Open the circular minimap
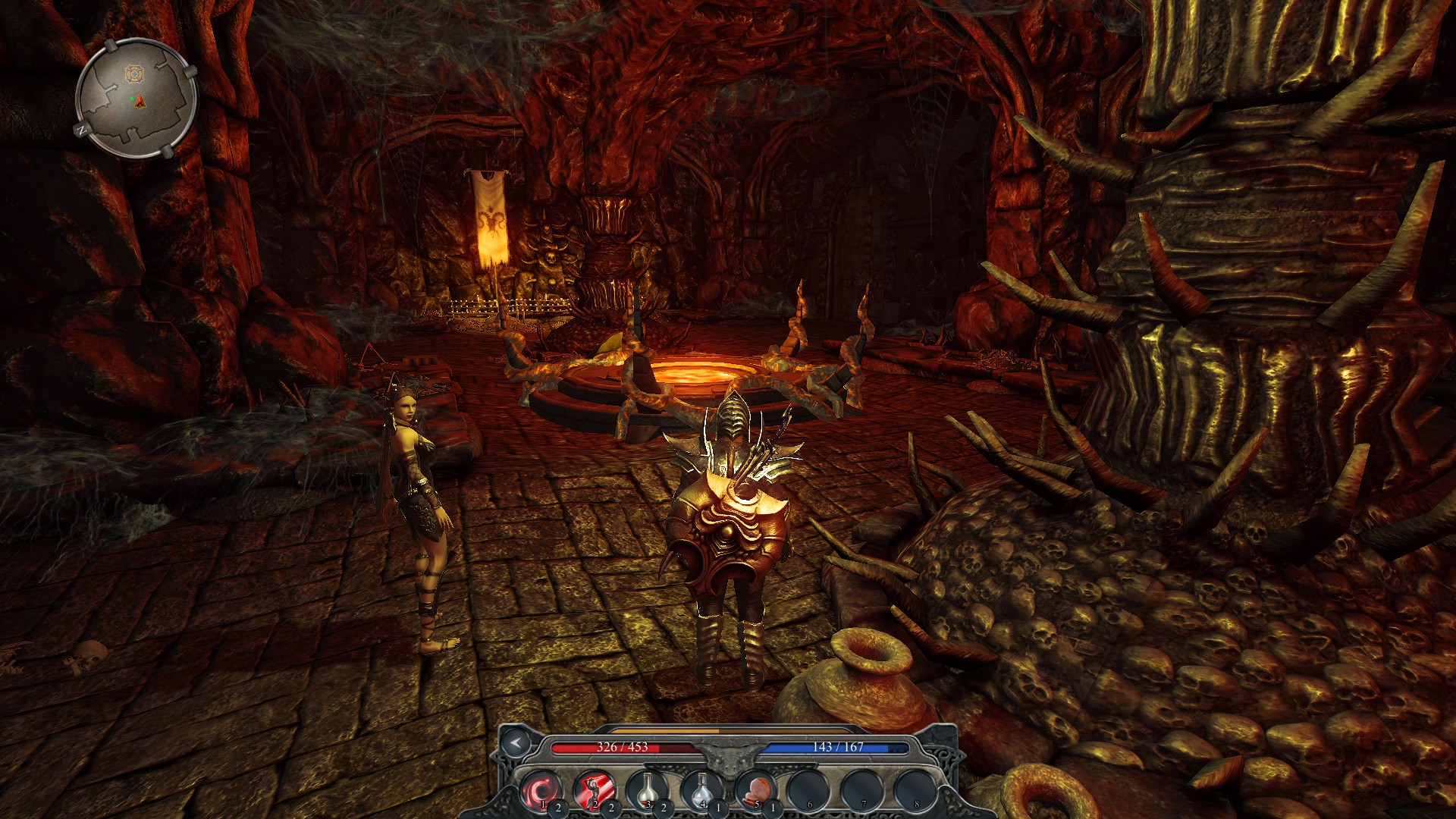The width and height of the screenshot is (1456, 819). coord(136,99)
